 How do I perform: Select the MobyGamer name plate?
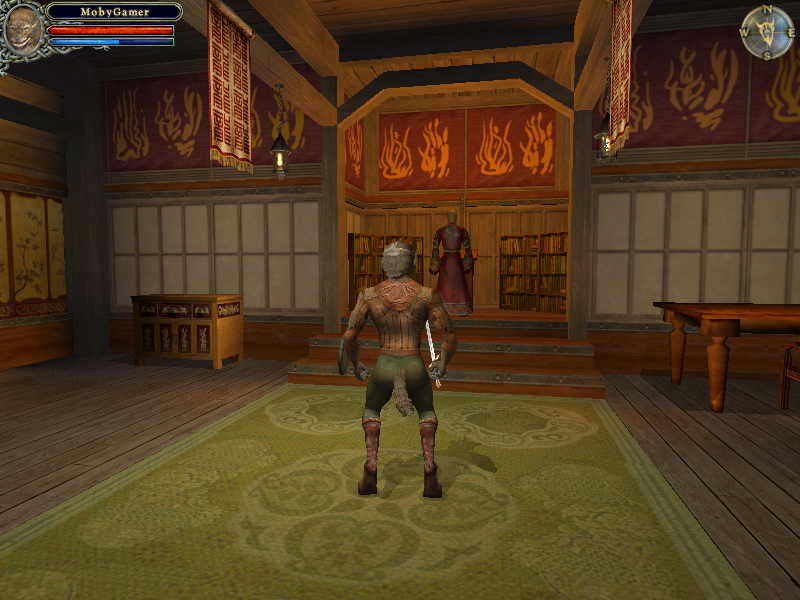[x=114, y=12]
